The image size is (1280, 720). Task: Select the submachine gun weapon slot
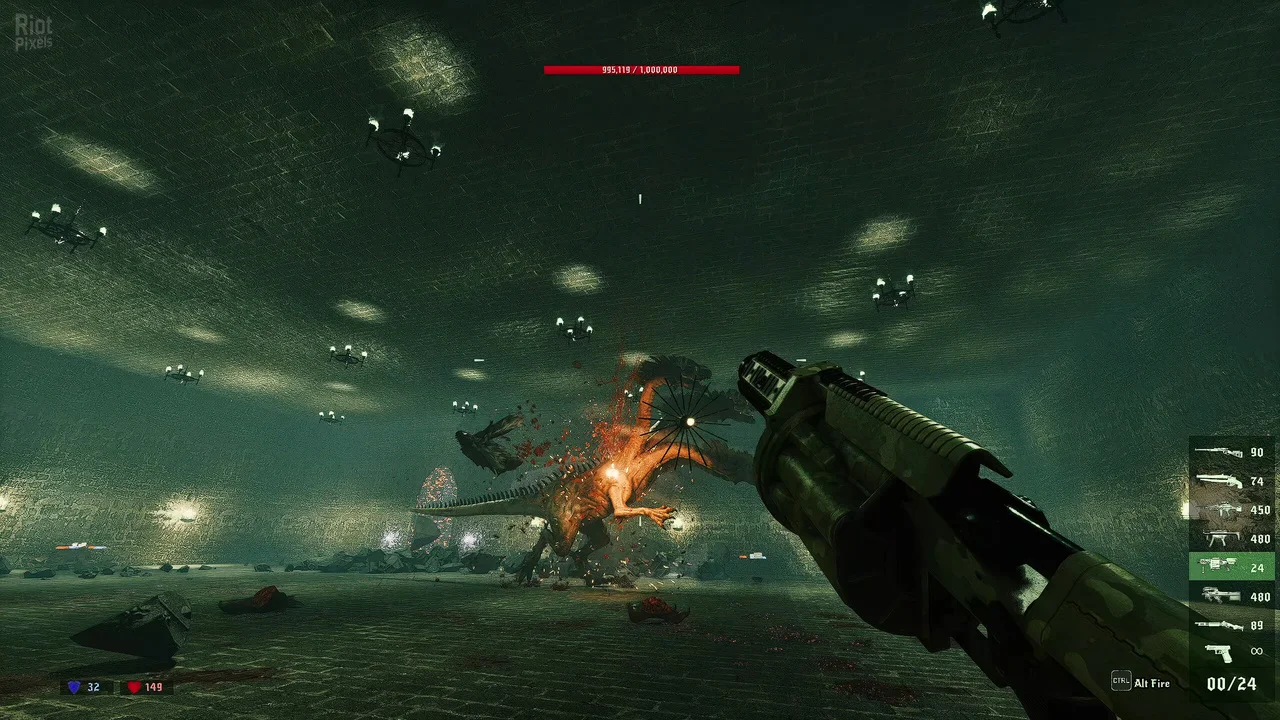tap(1231, 538)
